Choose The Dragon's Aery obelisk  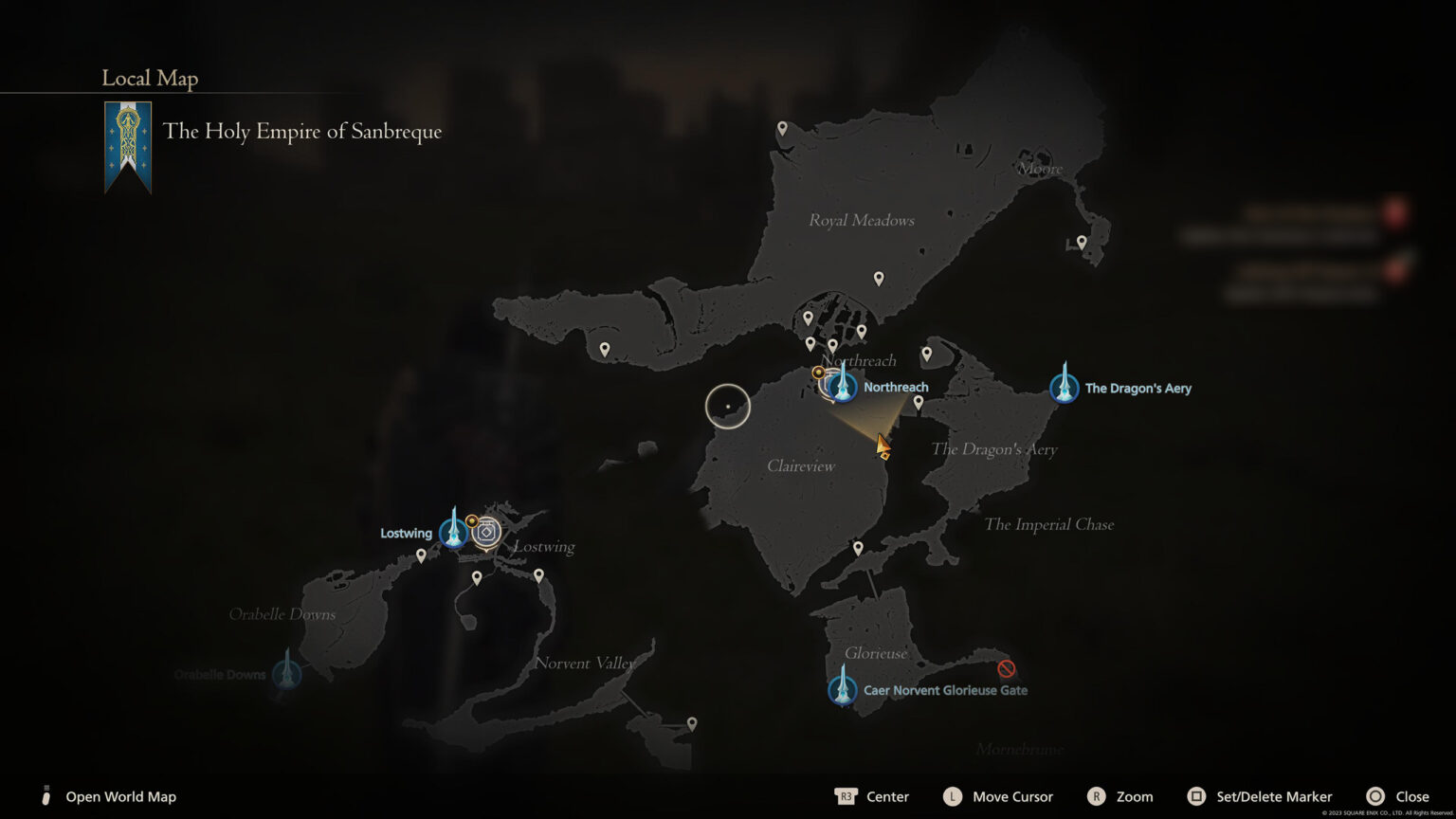[1064, 388]
